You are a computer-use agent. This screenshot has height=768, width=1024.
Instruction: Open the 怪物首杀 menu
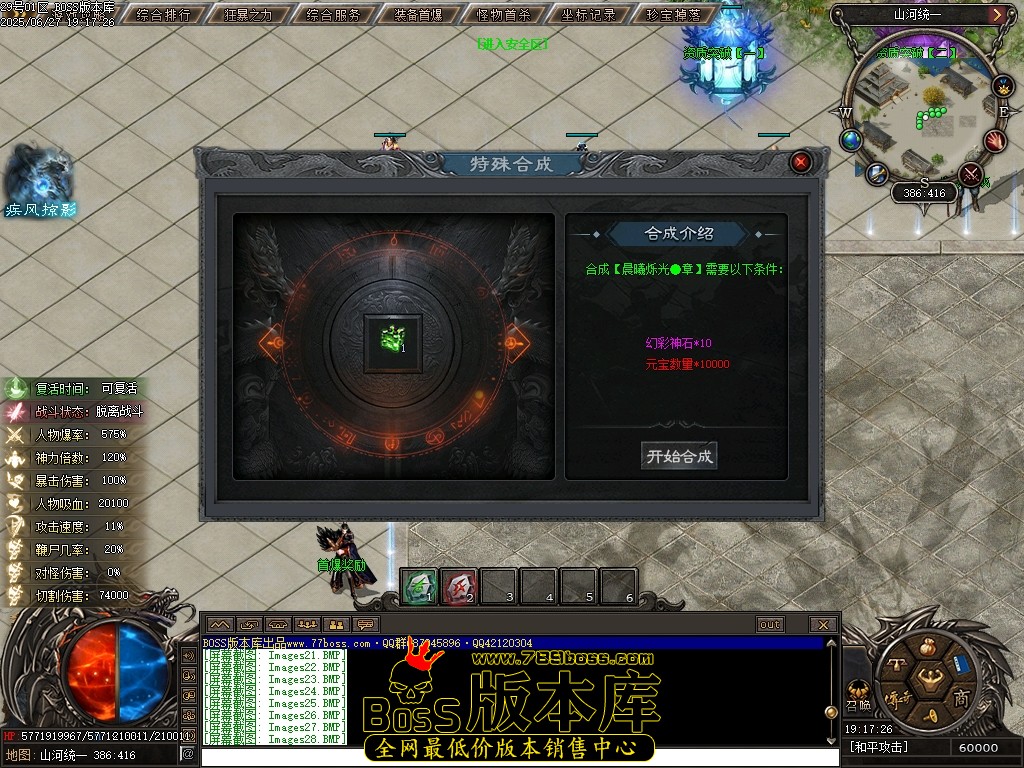[x=504, y=15]
